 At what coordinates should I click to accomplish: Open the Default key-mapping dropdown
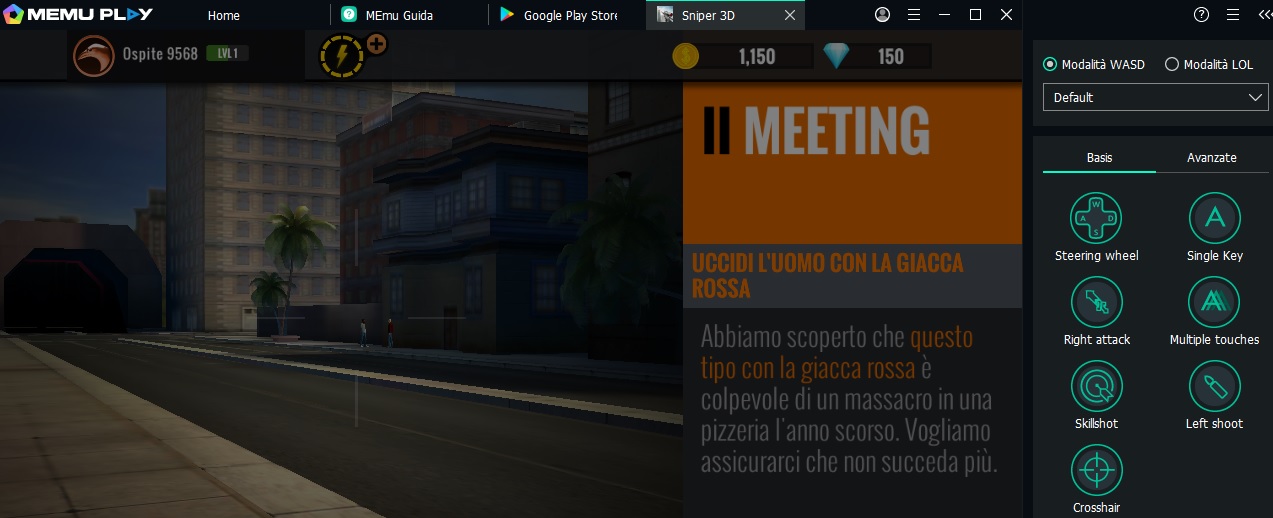pos(1155,97)
